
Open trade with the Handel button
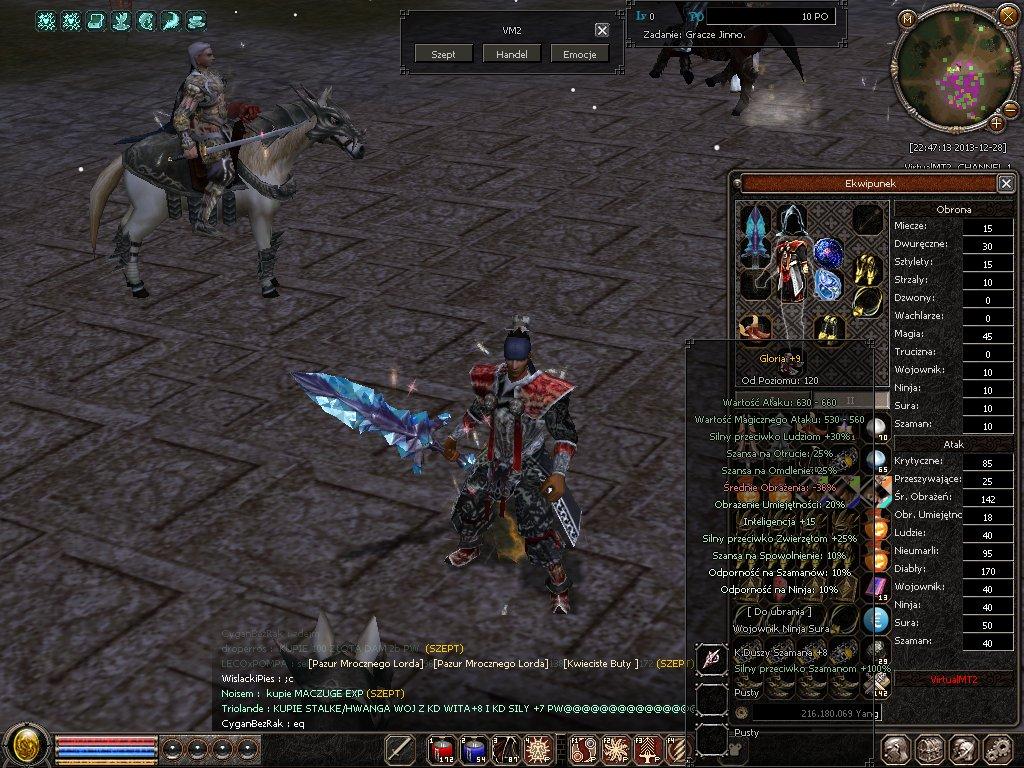pos(511,54)
